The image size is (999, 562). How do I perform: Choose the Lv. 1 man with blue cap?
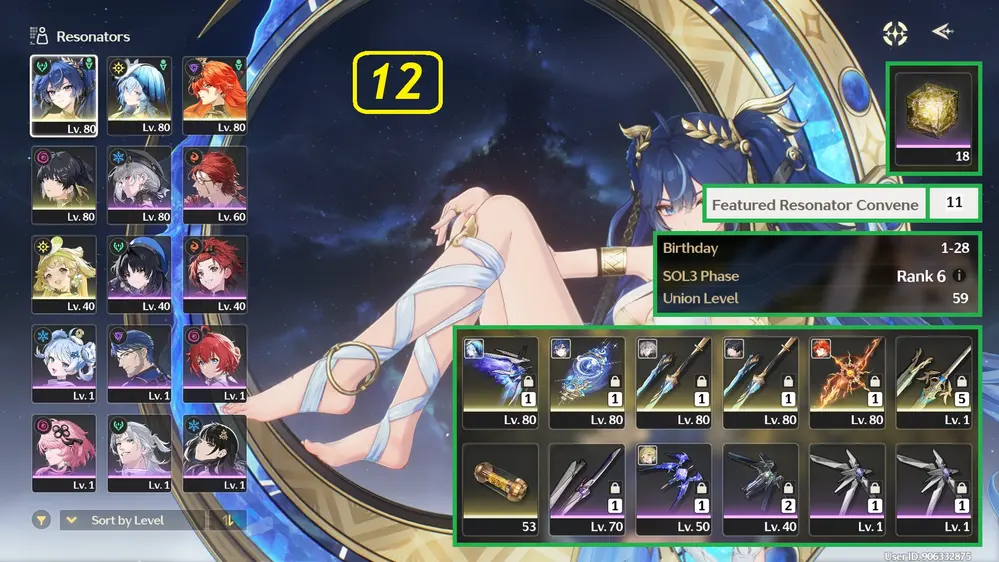point(139,363)
